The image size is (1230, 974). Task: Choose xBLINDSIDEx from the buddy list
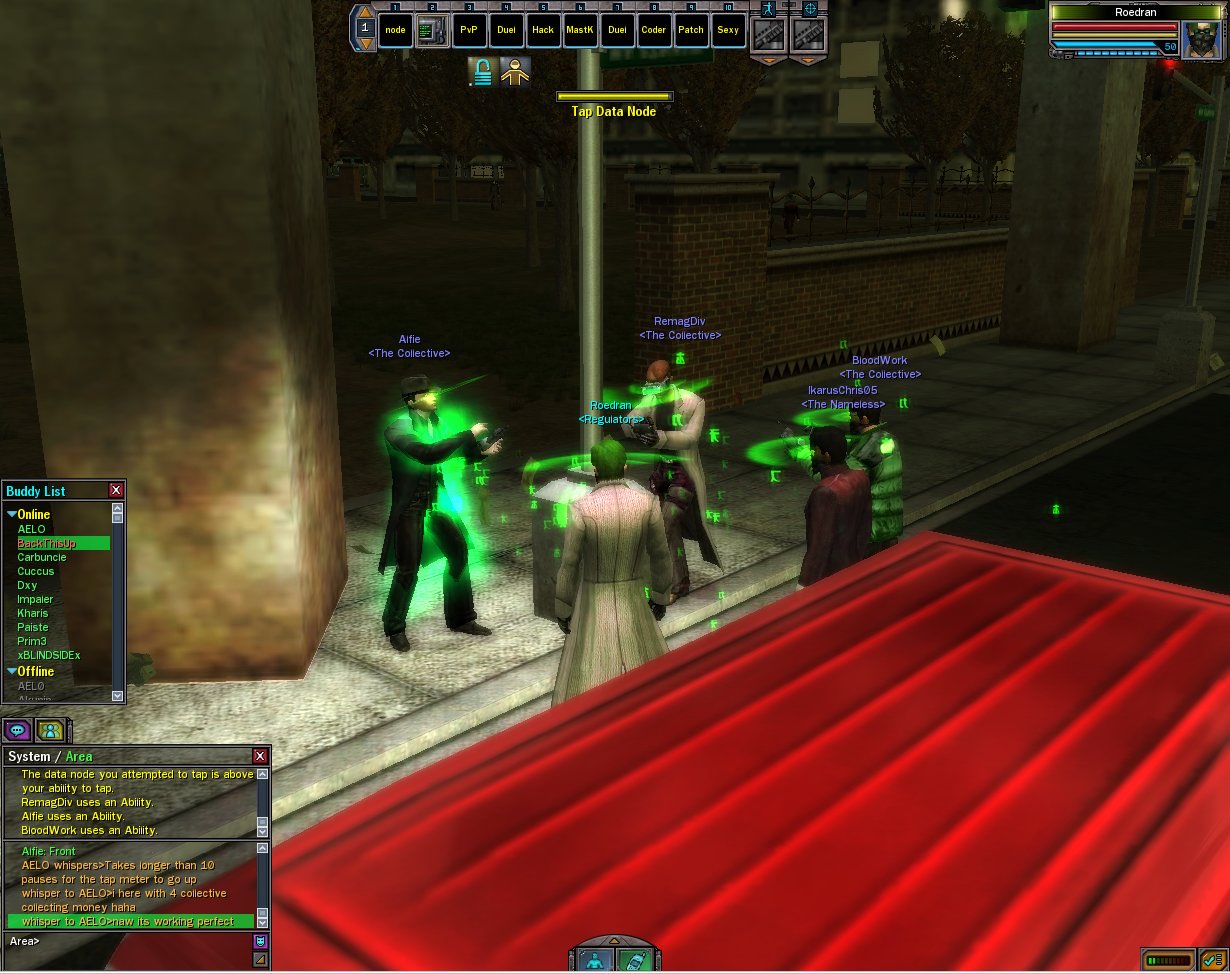click(49, 655)
